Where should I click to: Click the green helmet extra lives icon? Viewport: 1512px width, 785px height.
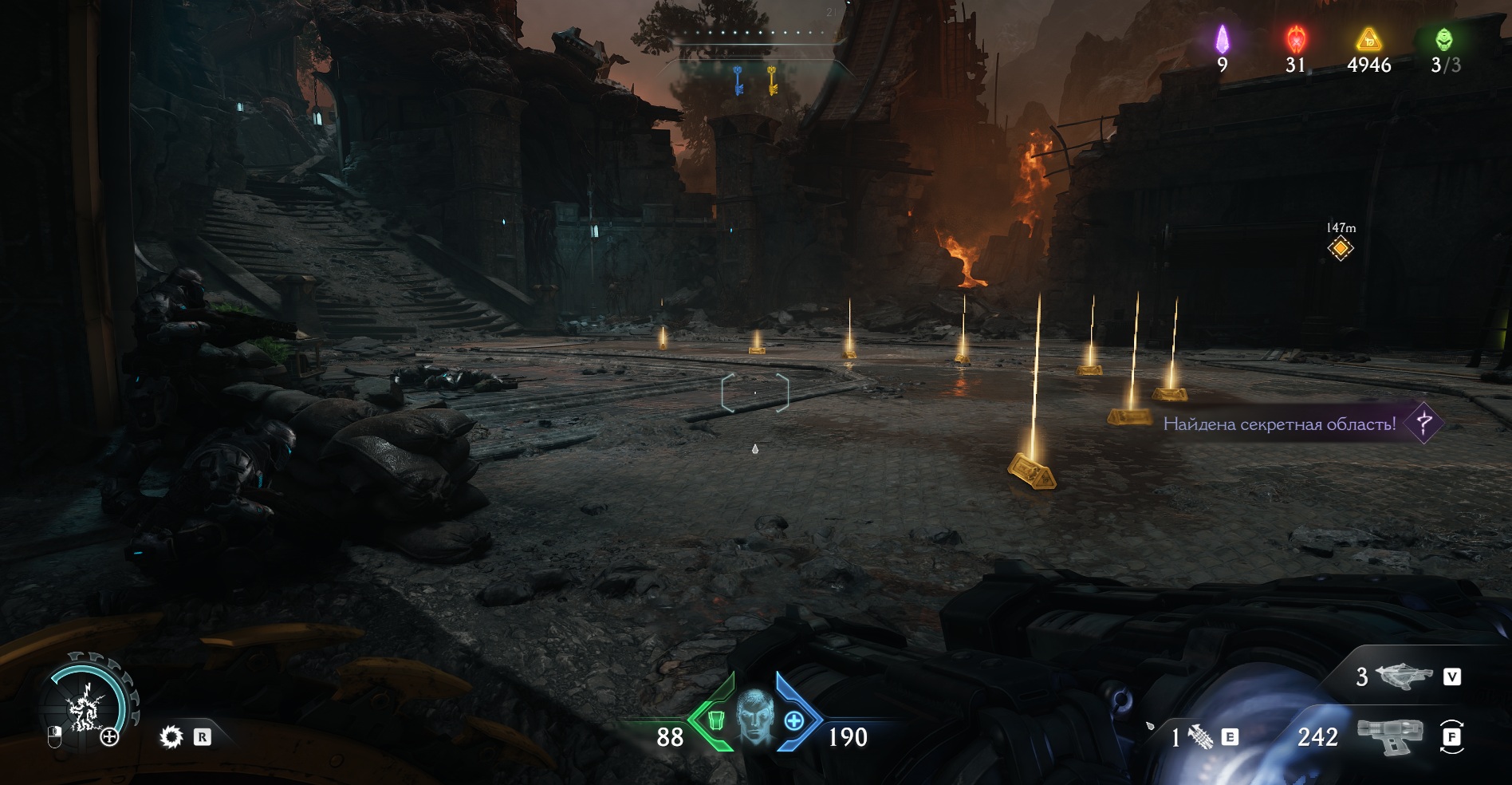click(1444, 39)
